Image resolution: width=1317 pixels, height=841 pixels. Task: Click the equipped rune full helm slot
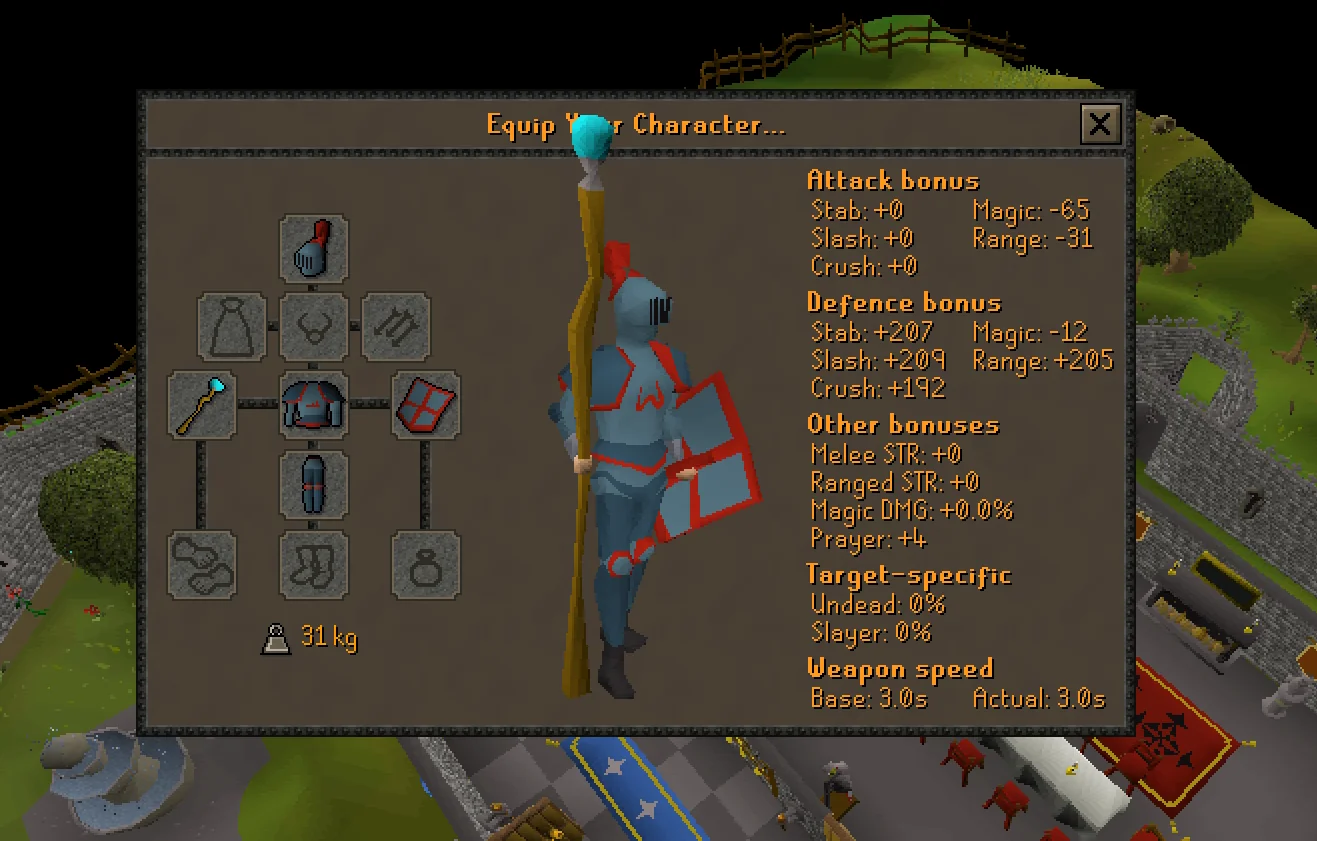click(313, 250)
